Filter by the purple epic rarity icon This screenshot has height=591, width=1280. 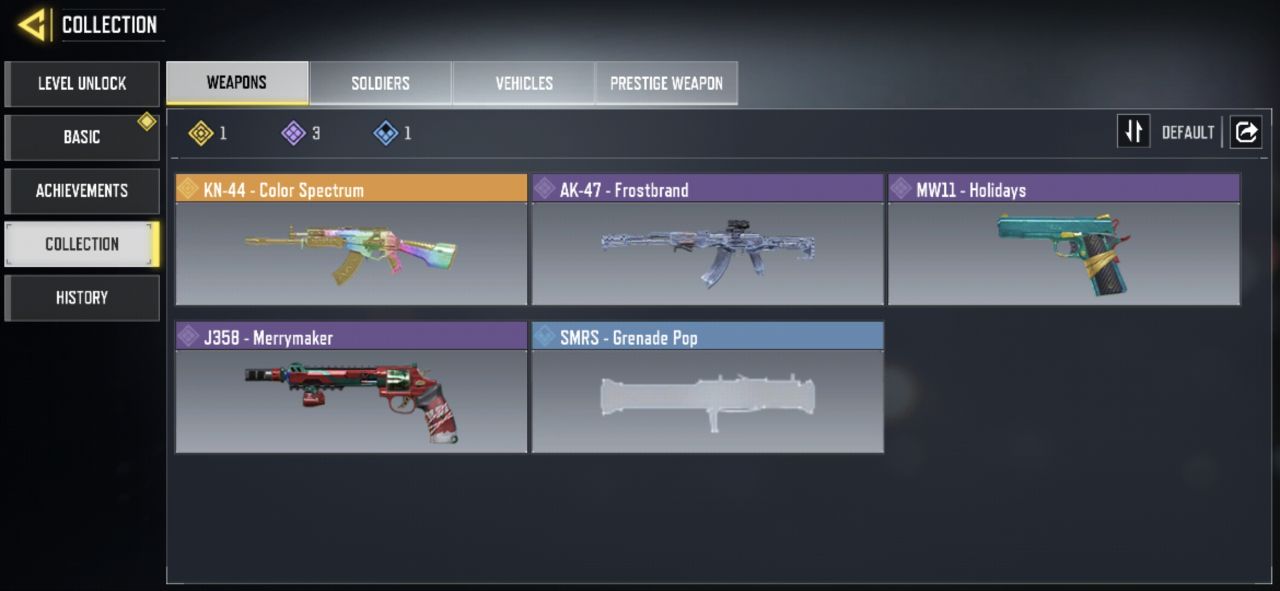294,133
